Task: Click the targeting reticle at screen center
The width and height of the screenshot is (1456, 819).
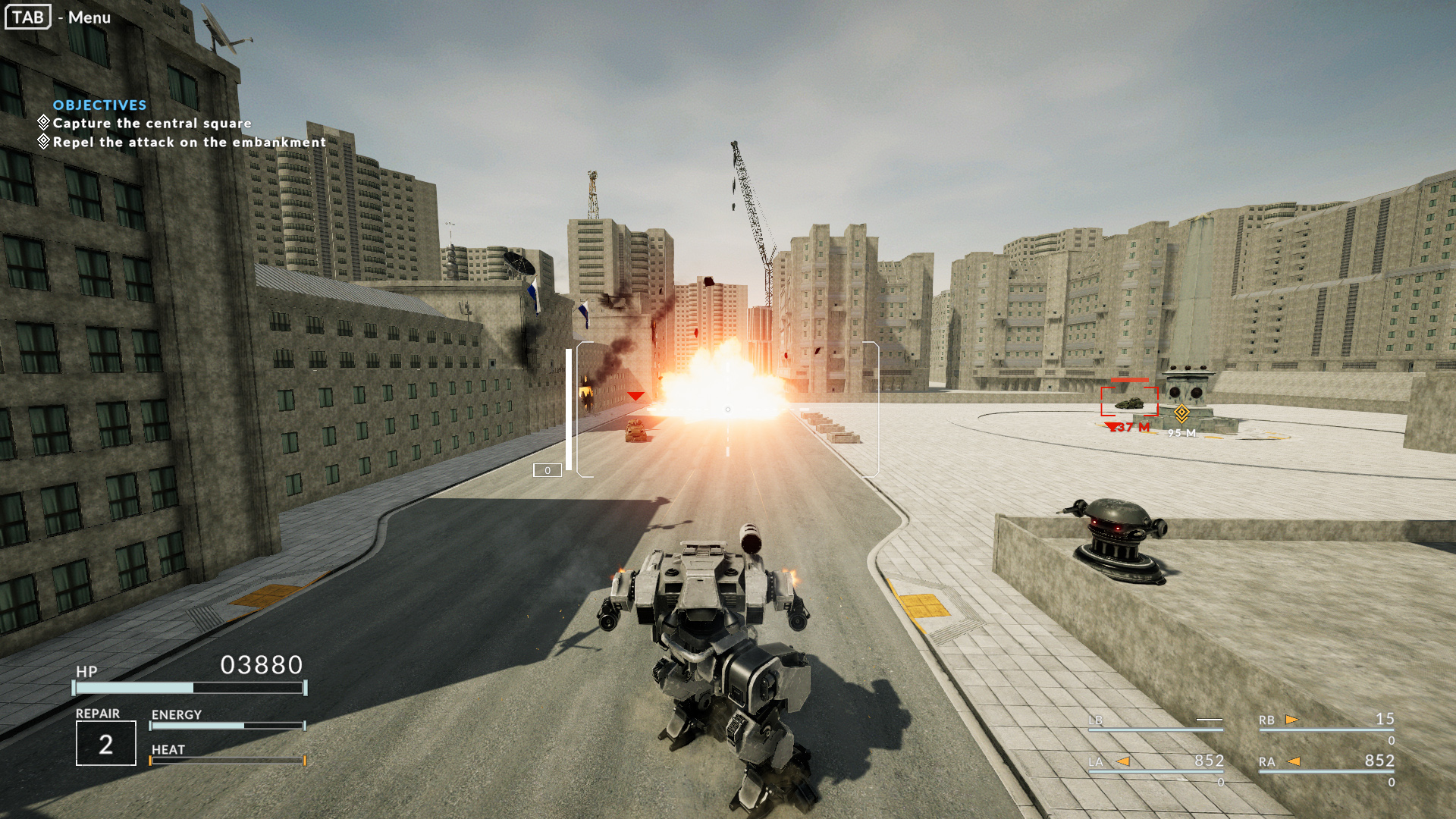Action: point(726,409)
